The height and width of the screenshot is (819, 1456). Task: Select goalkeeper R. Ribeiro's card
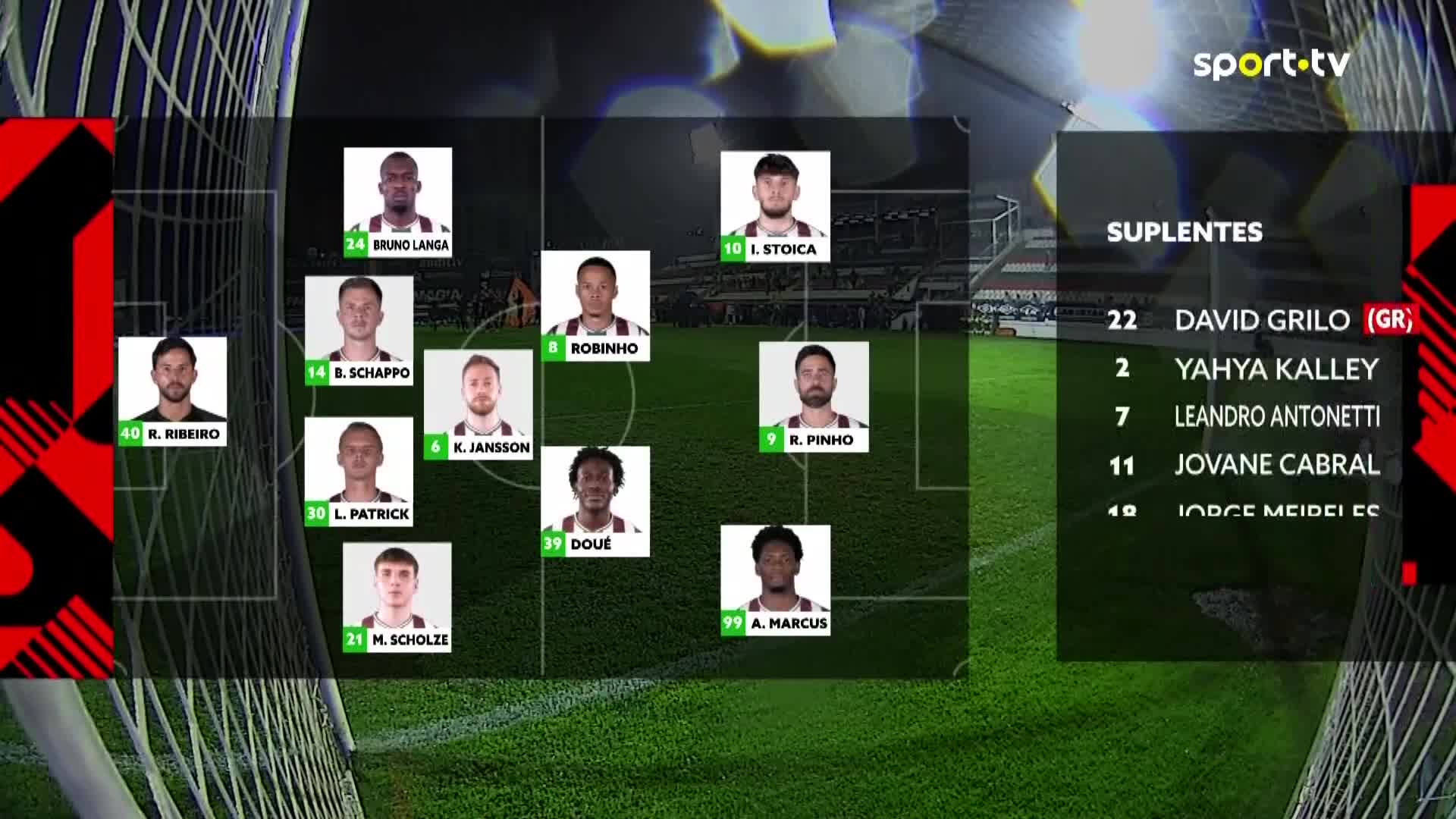pyautogui.click(x=173, y=391)
